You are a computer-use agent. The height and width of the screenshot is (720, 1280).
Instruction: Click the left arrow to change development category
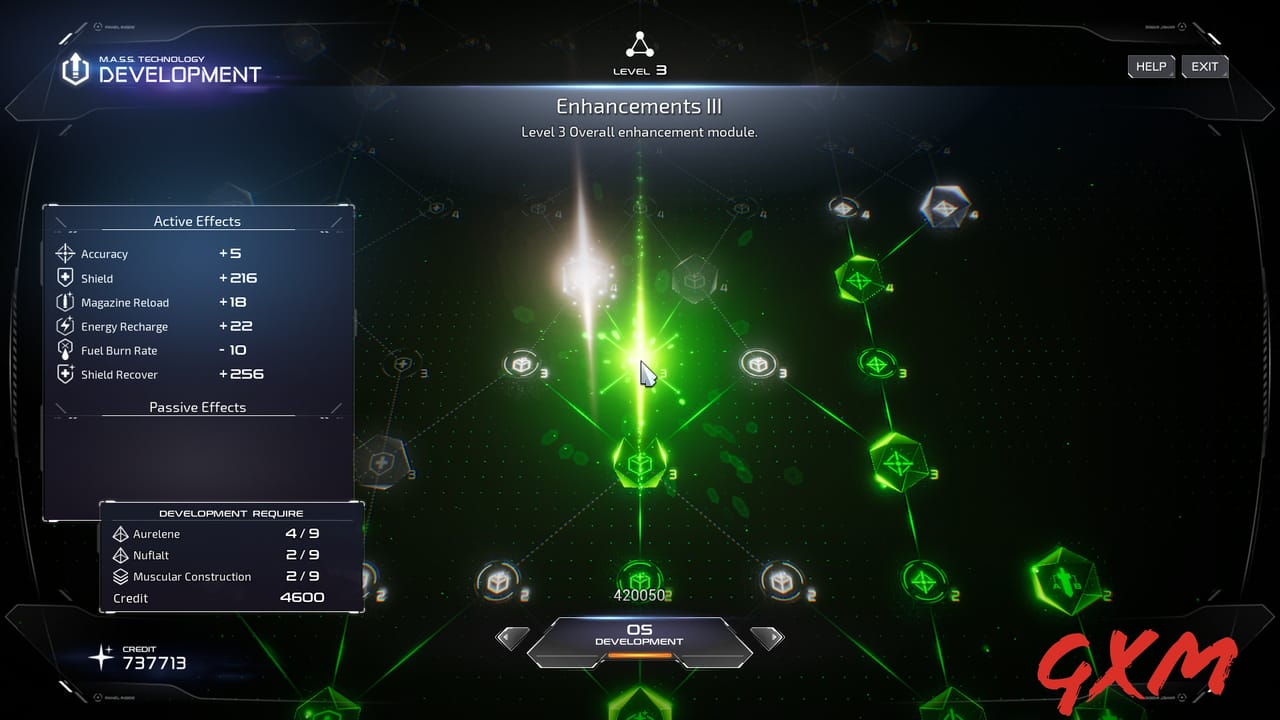[x=512, y=637]
